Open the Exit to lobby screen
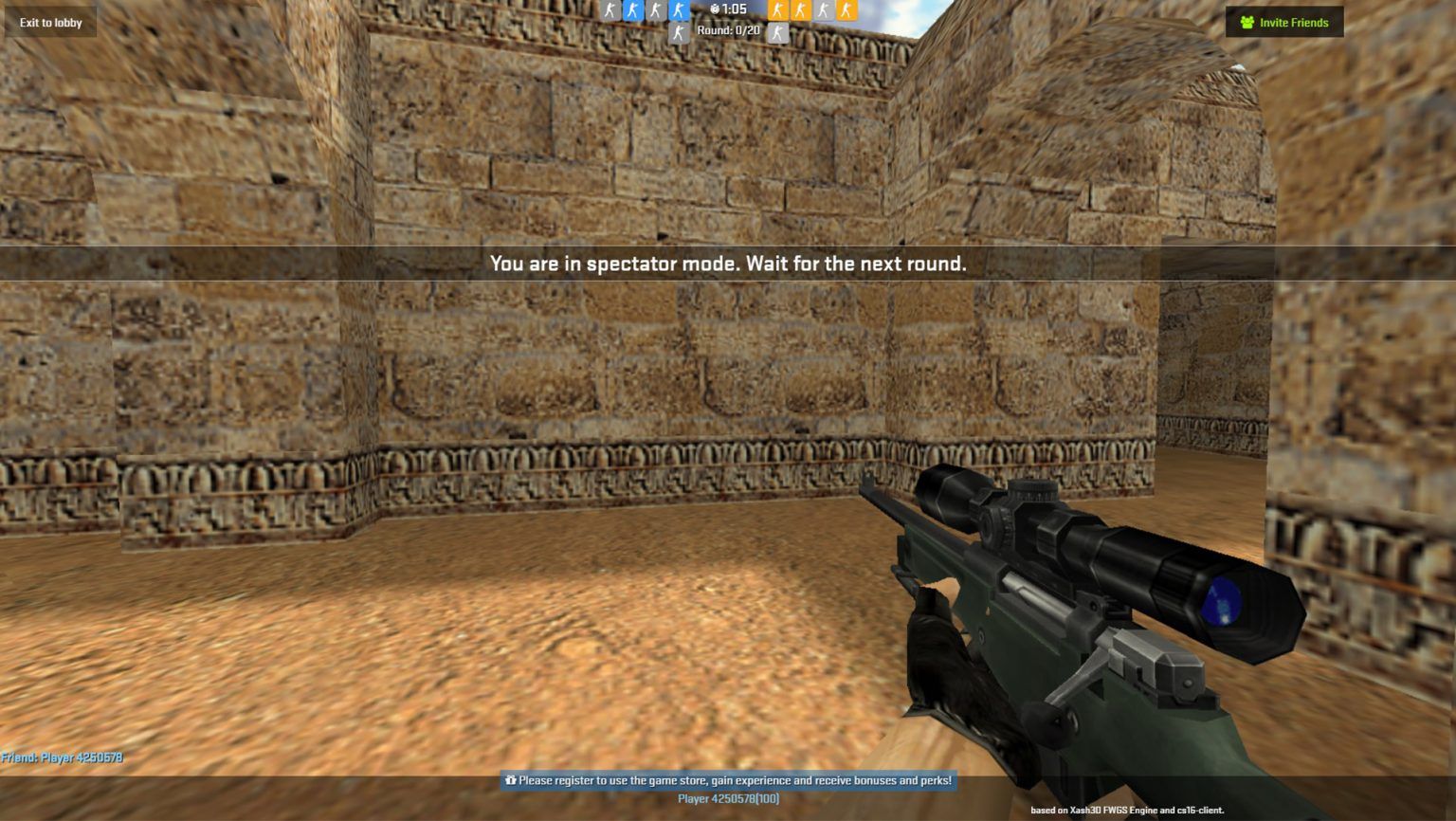 50,21
